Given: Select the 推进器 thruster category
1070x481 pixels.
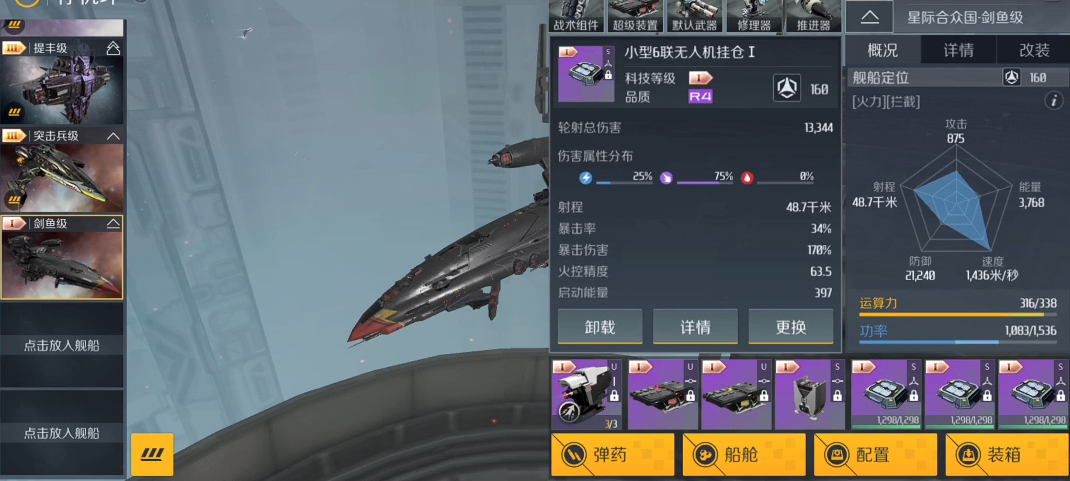Looking at the screenshot, I should [x=813, y=17].
